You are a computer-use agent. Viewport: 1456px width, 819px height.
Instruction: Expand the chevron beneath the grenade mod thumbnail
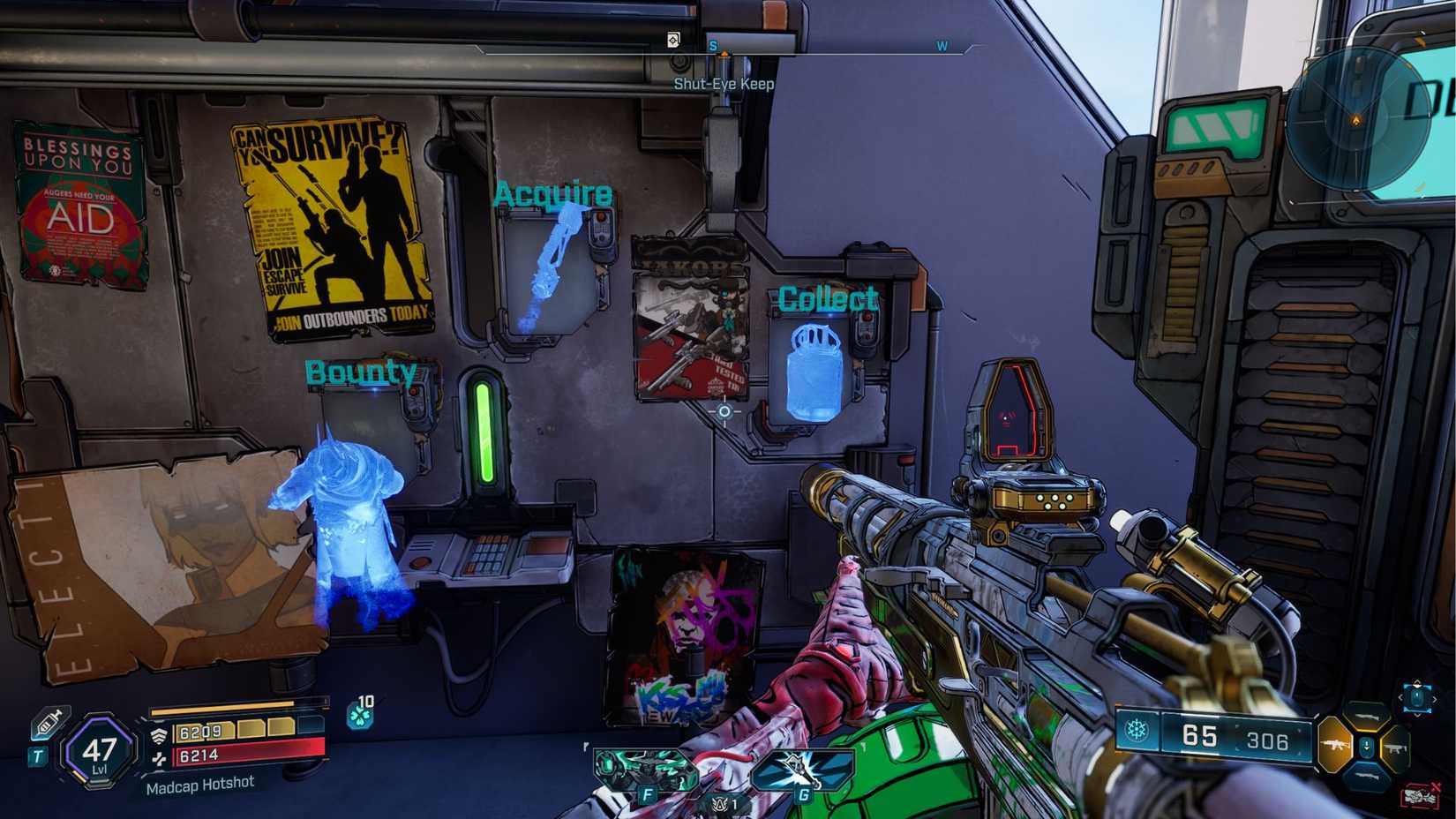[x=1417, y=714]
